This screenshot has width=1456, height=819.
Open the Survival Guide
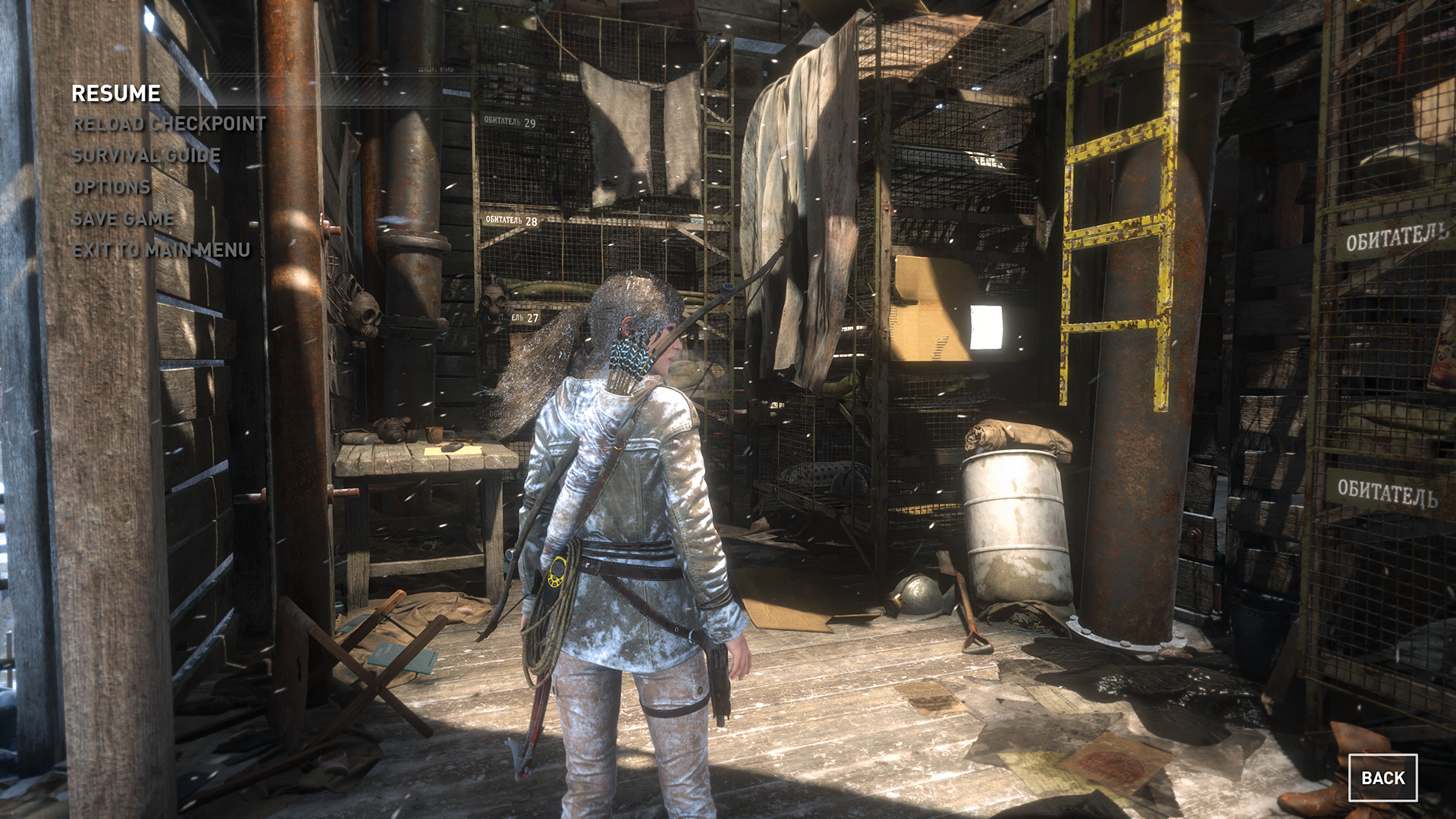(x=146, y=155)
